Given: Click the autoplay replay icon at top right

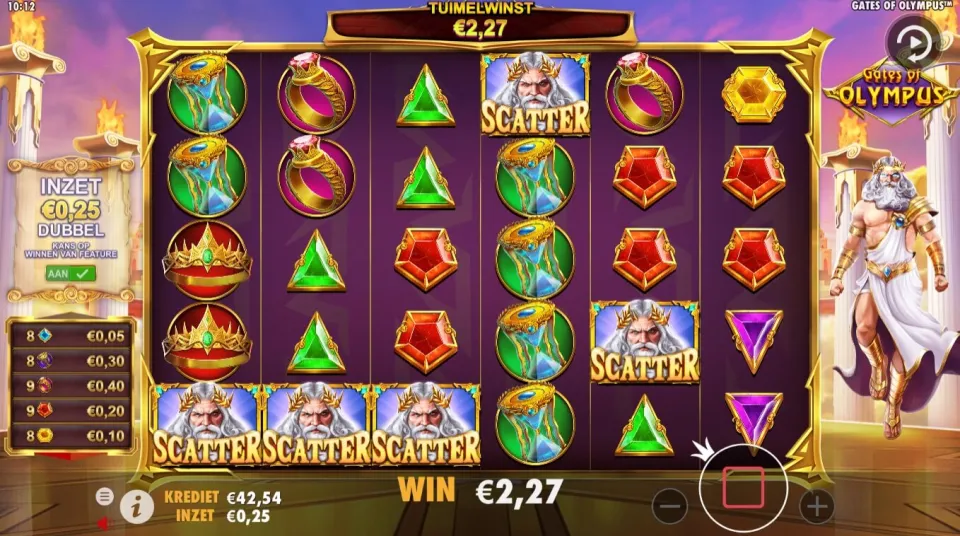Looking at the screenshot, I should point(911,42).
